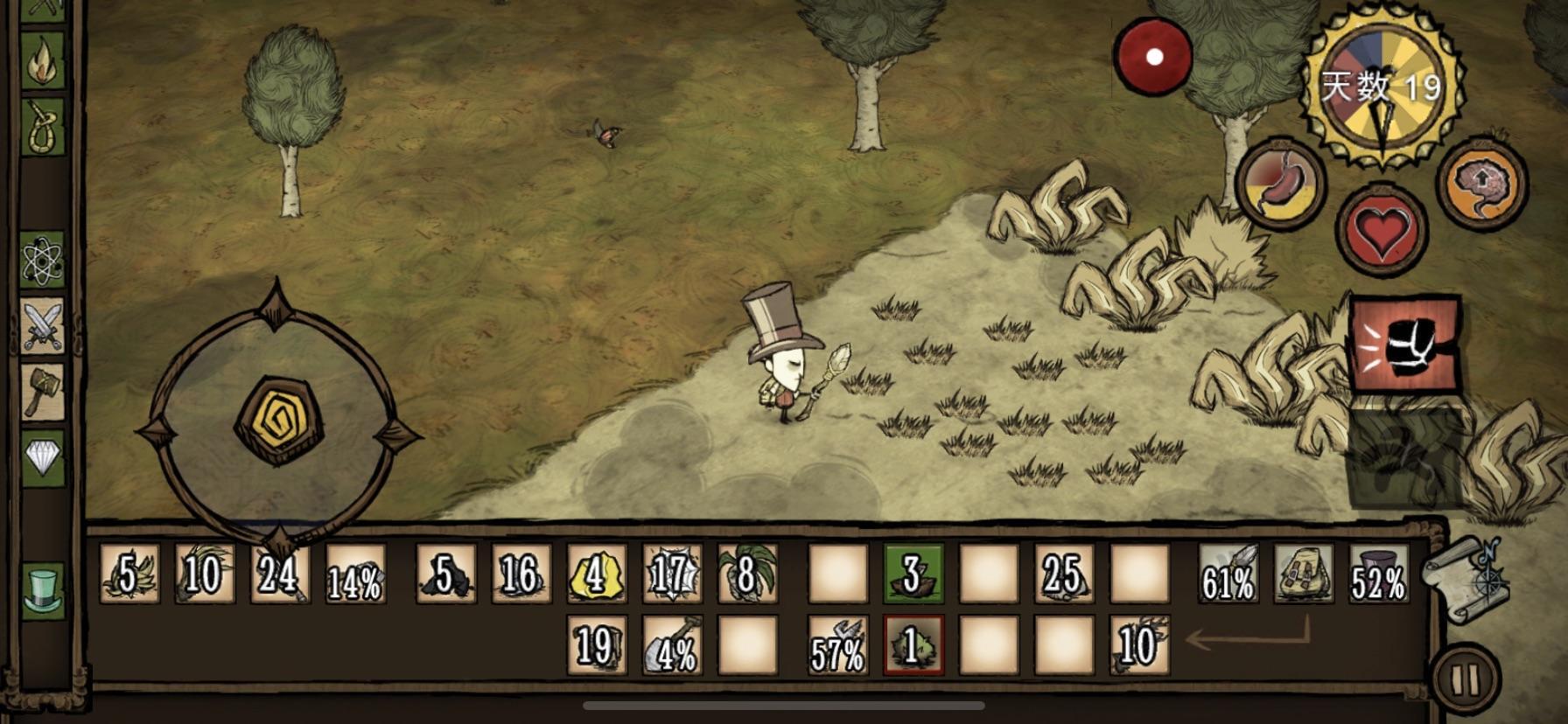
Task: Select the charcoal stack of 5
Action: click(x=445, y=574)
